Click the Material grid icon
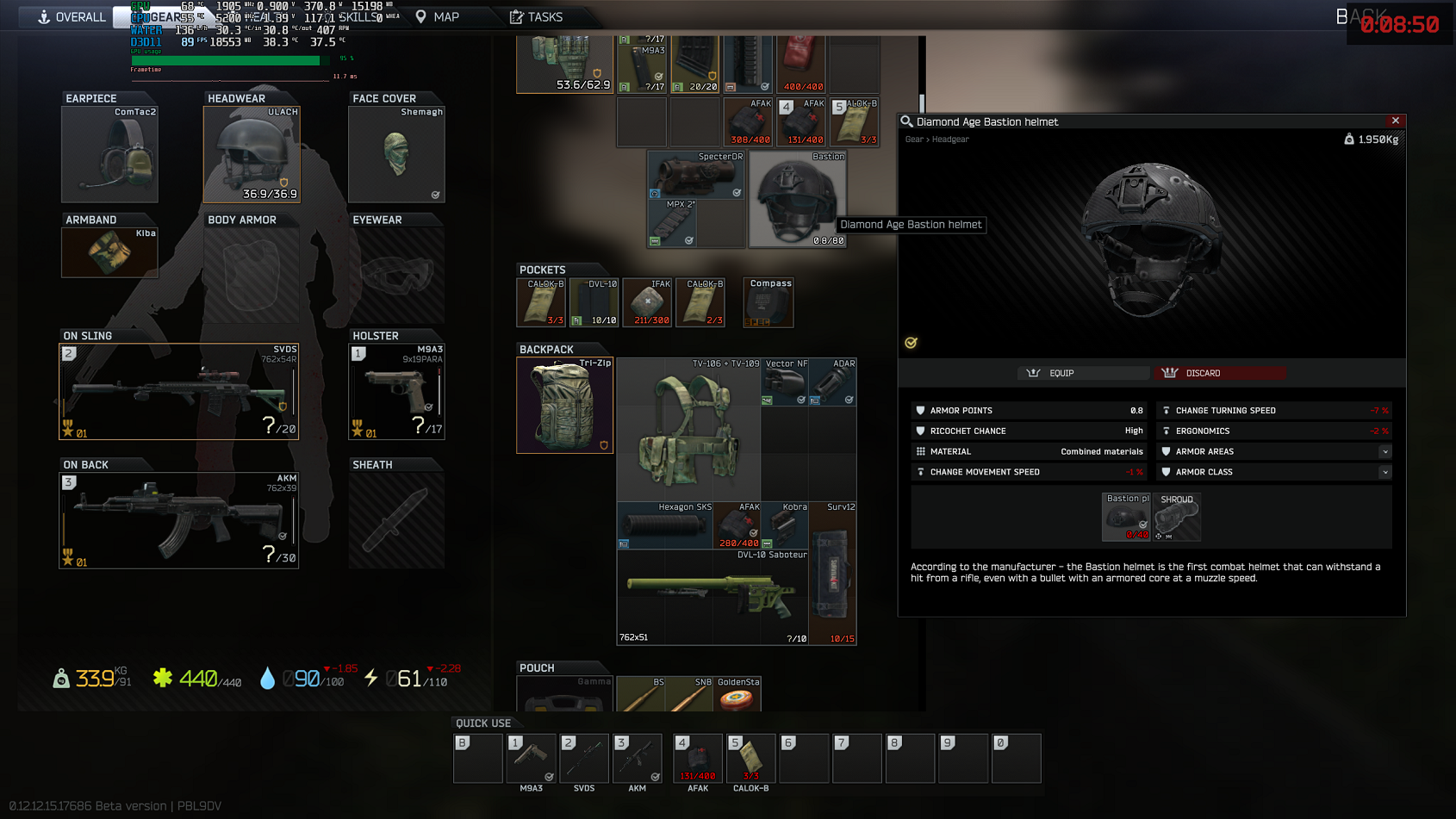The image size is (1456, 819). click(921, 451)
